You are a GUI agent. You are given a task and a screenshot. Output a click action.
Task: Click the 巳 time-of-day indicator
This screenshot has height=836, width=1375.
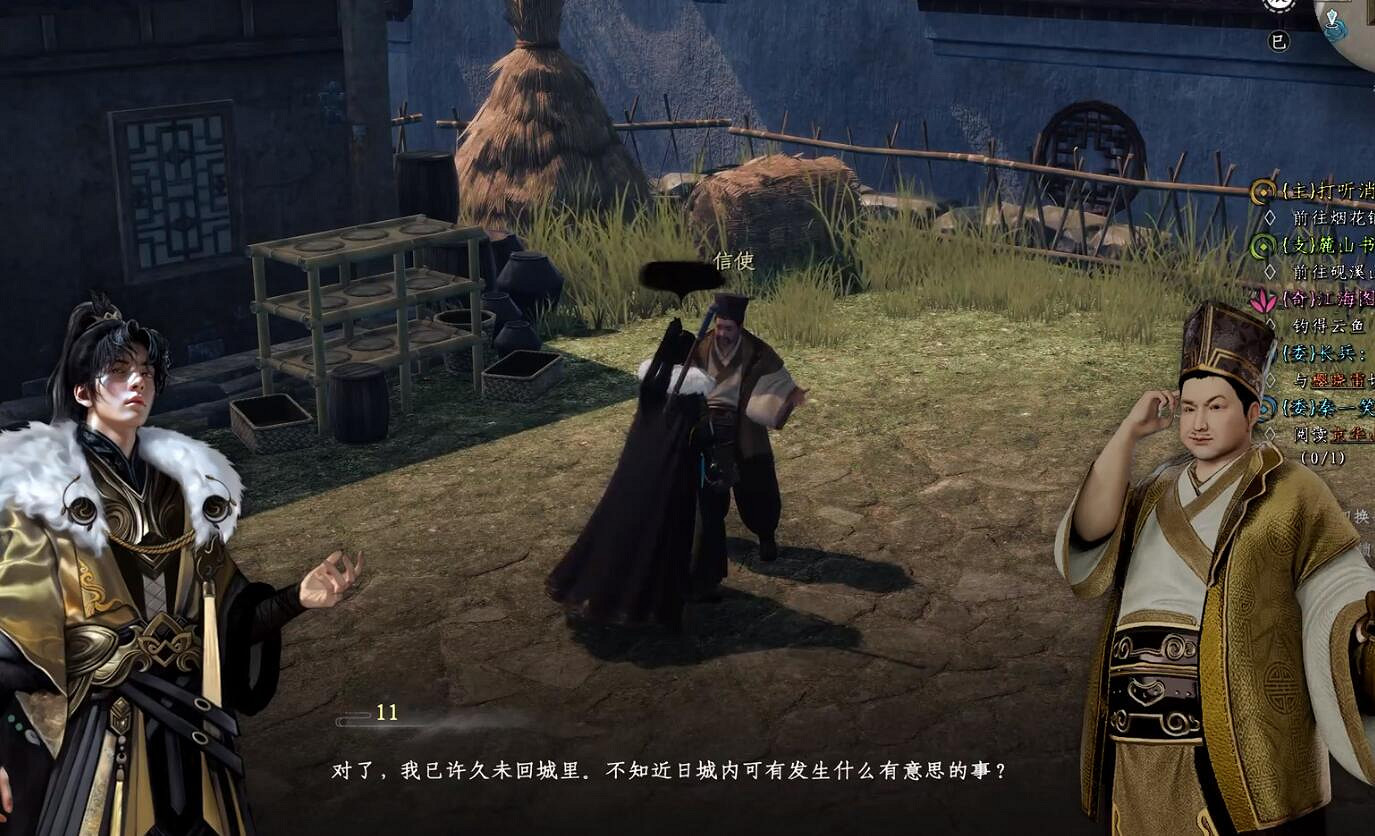[1279, 39]
